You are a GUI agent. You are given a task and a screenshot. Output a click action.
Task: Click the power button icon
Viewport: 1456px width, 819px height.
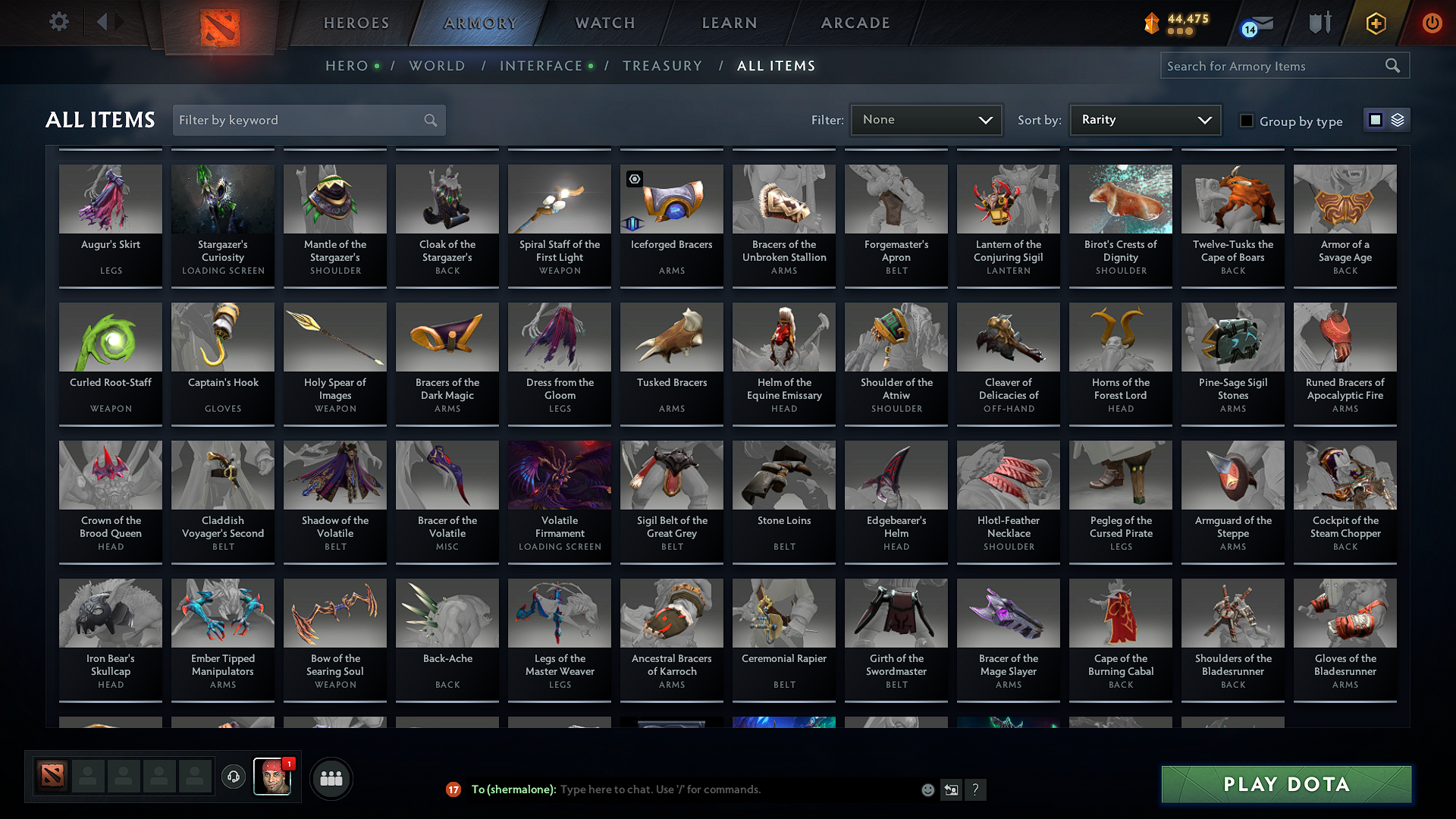click(x=1432, y=23)
